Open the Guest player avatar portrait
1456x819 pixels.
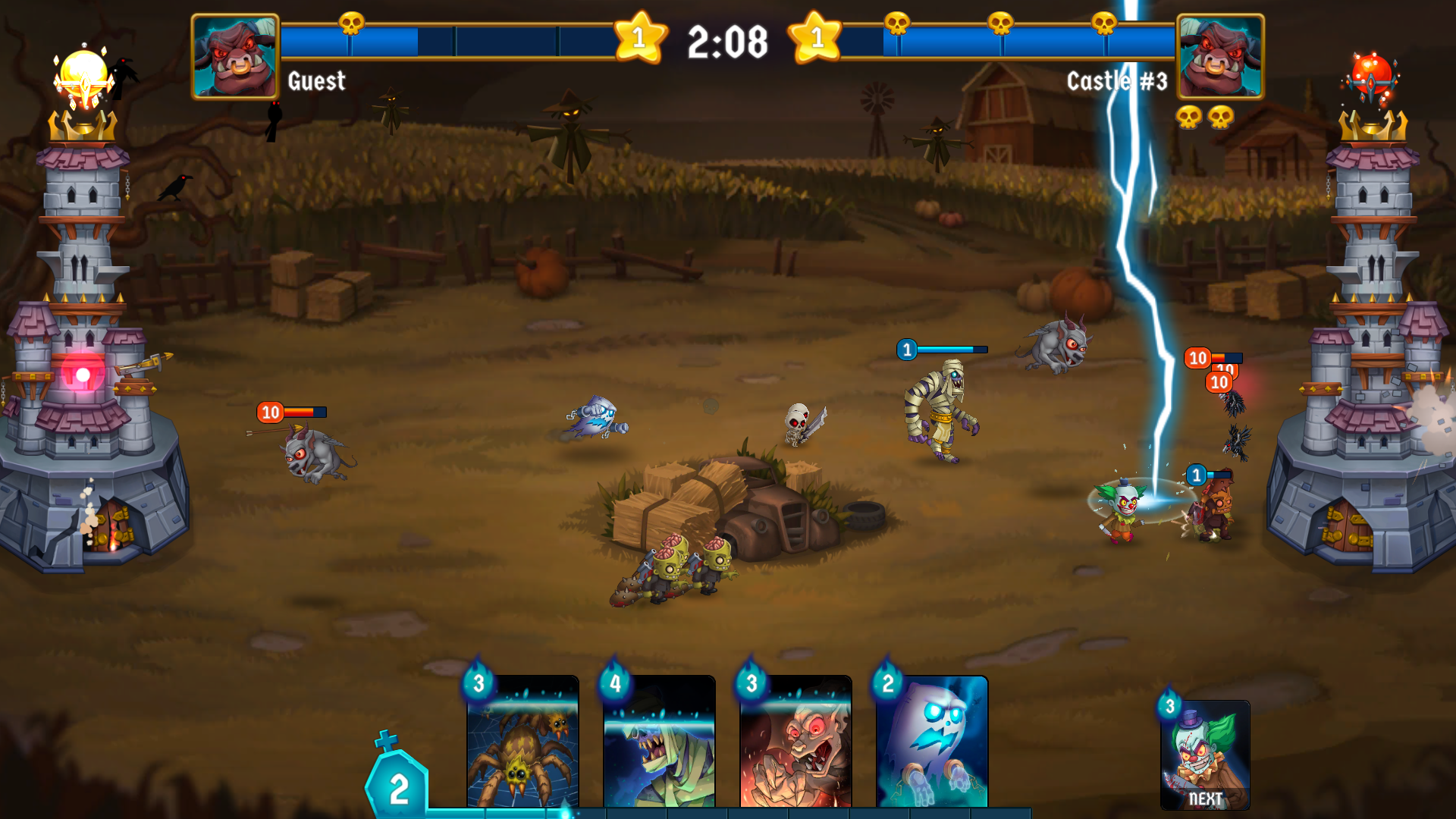coord(234,53)
